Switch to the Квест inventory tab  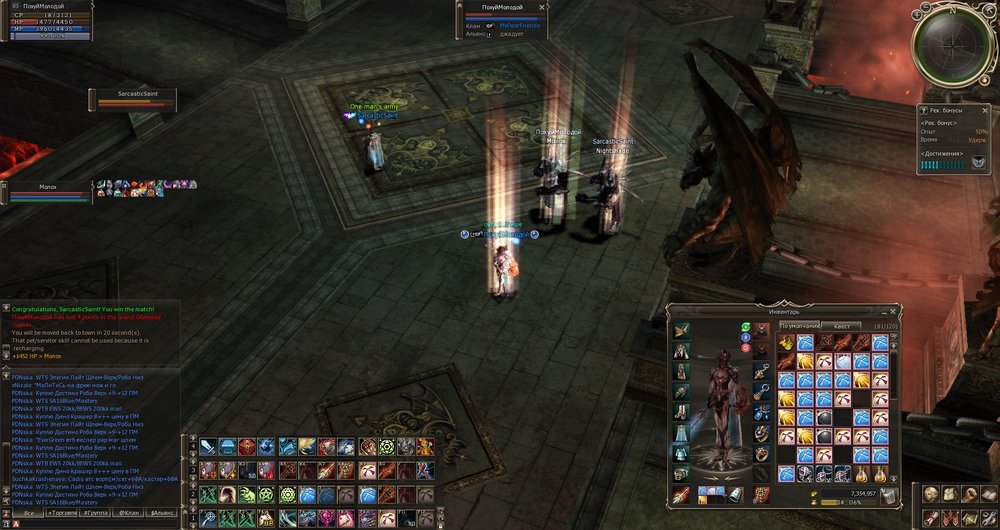pos(842,326)
